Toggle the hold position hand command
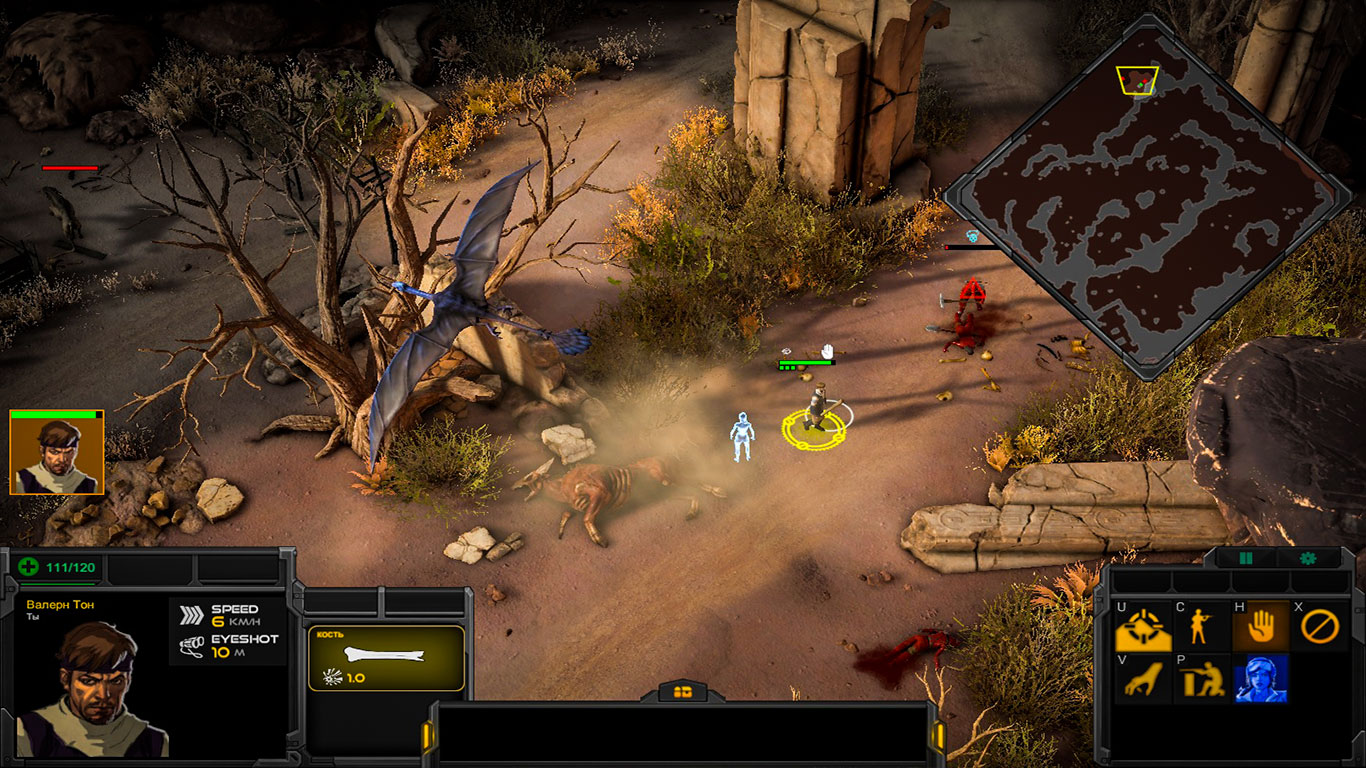 pos(1260,628)
